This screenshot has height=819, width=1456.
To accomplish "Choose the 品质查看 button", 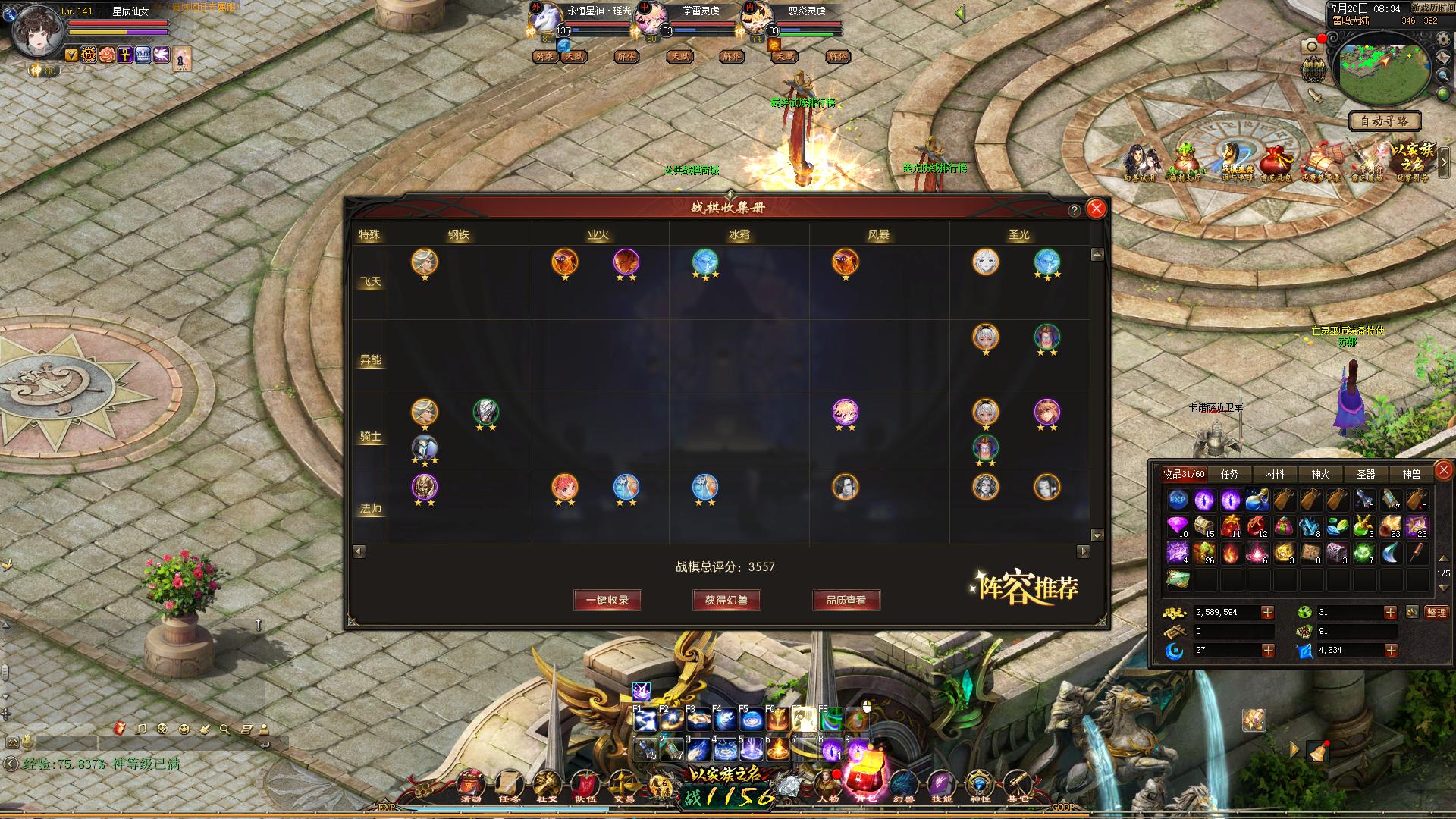I will pos(846,600).
